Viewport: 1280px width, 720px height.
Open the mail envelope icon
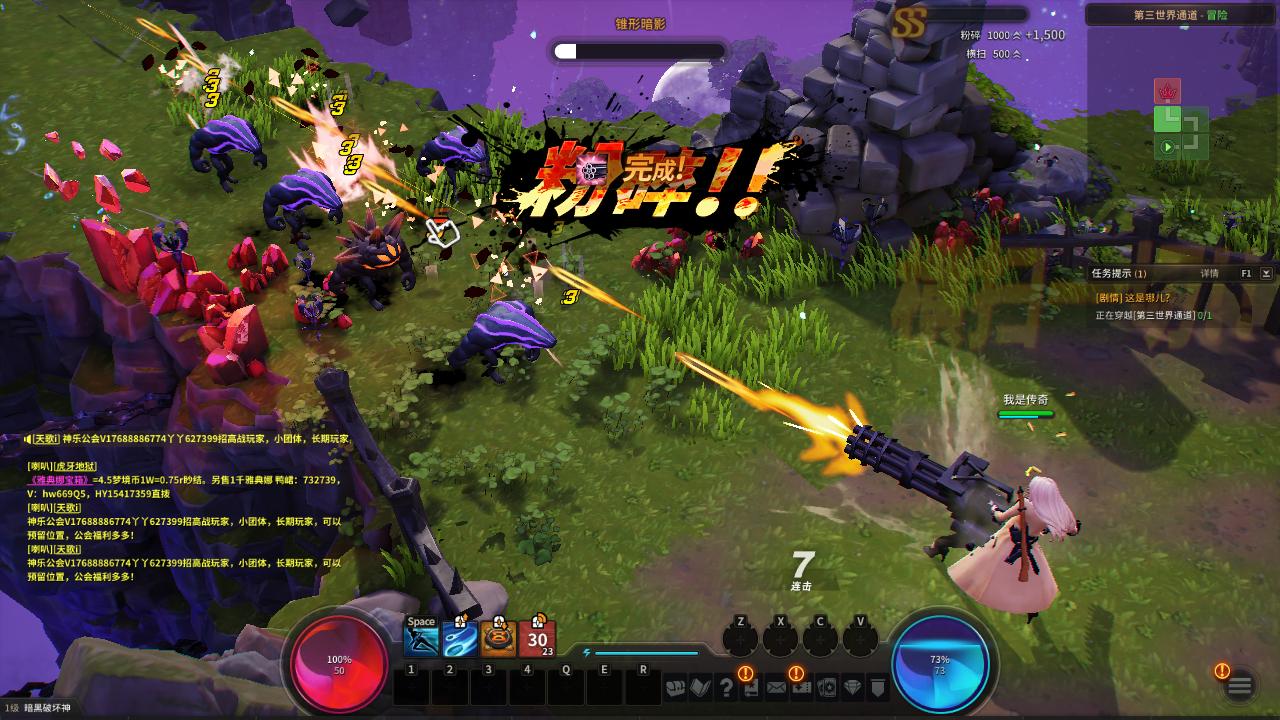pos(776,688)
